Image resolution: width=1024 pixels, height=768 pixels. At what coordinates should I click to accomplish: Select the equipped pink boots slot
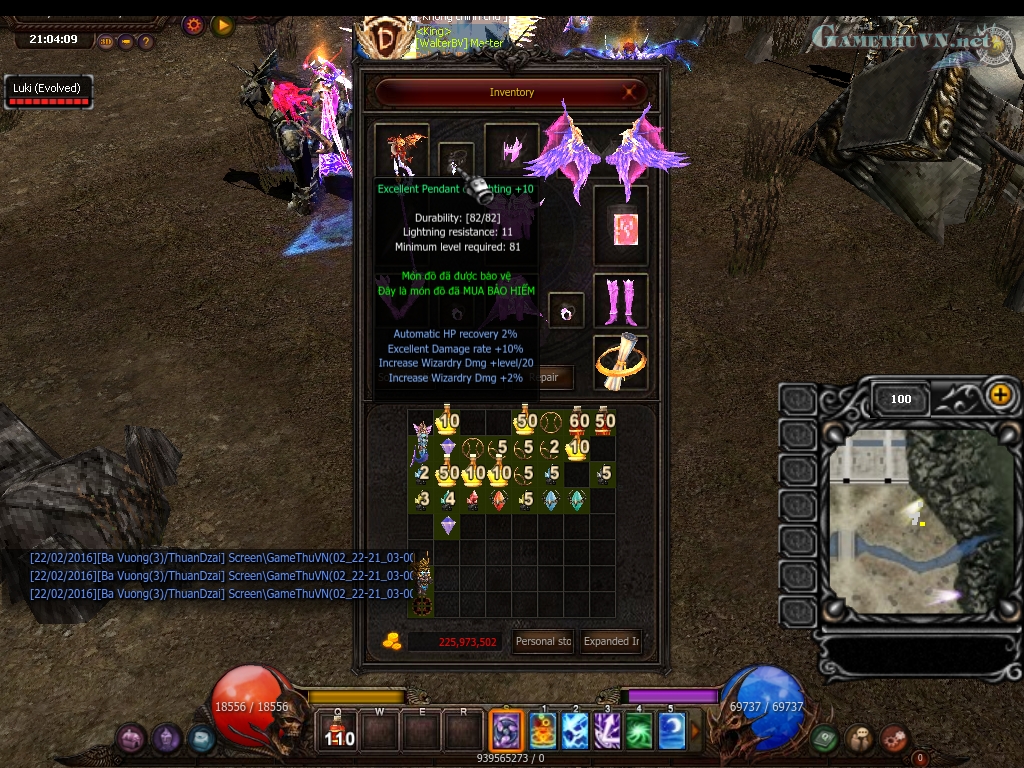click(620, 300)
